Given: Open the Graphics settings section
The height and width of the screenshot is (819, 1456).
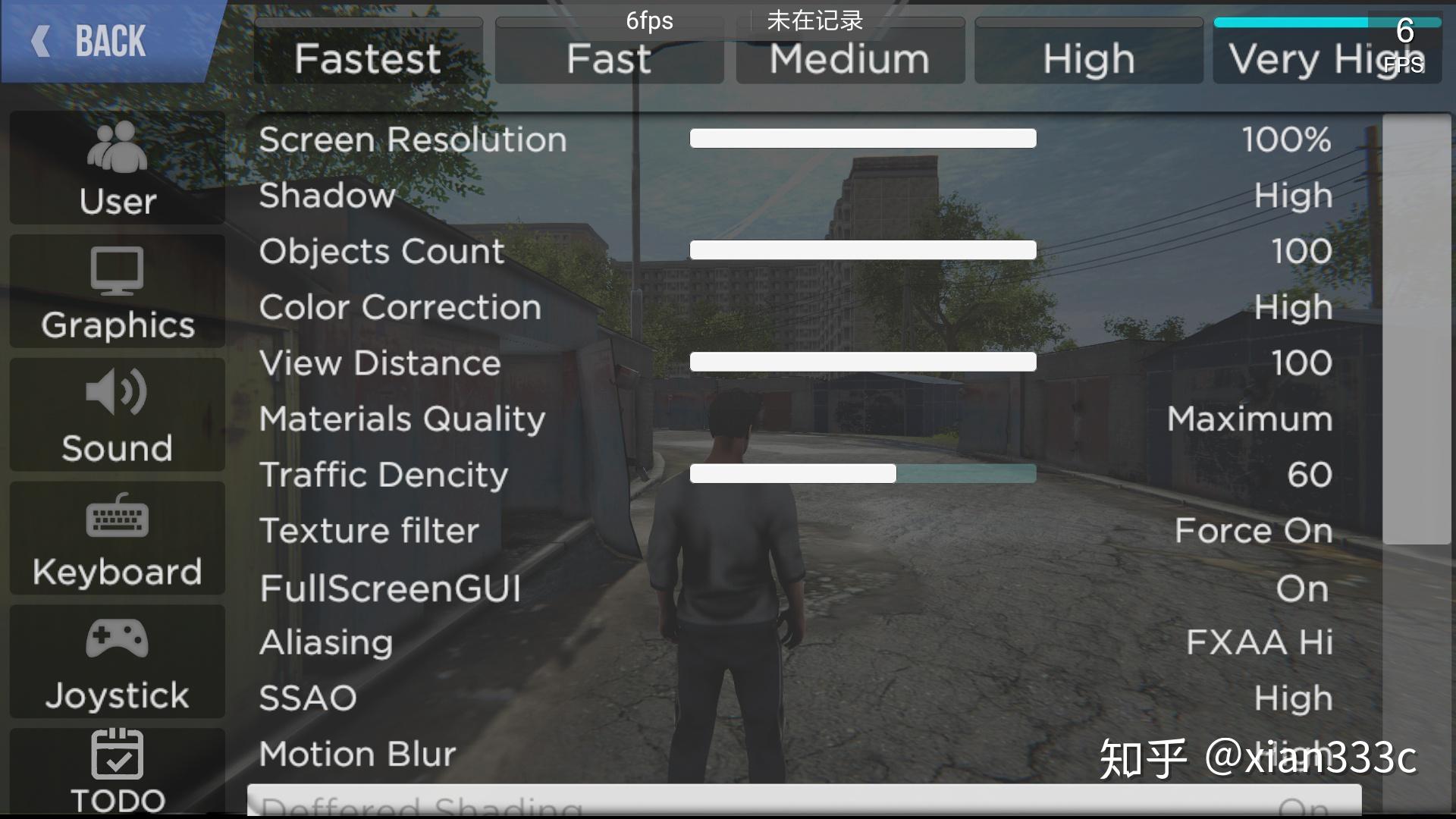Looking at the screenshot, I should point(118,293).
